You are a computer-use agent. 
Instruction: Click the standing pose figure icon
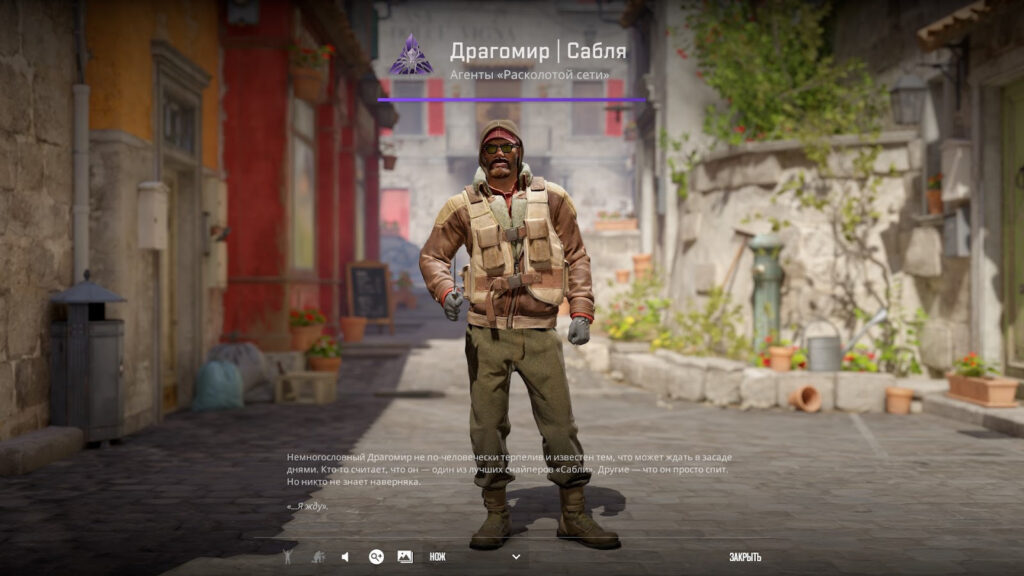(x=288, y=557)
